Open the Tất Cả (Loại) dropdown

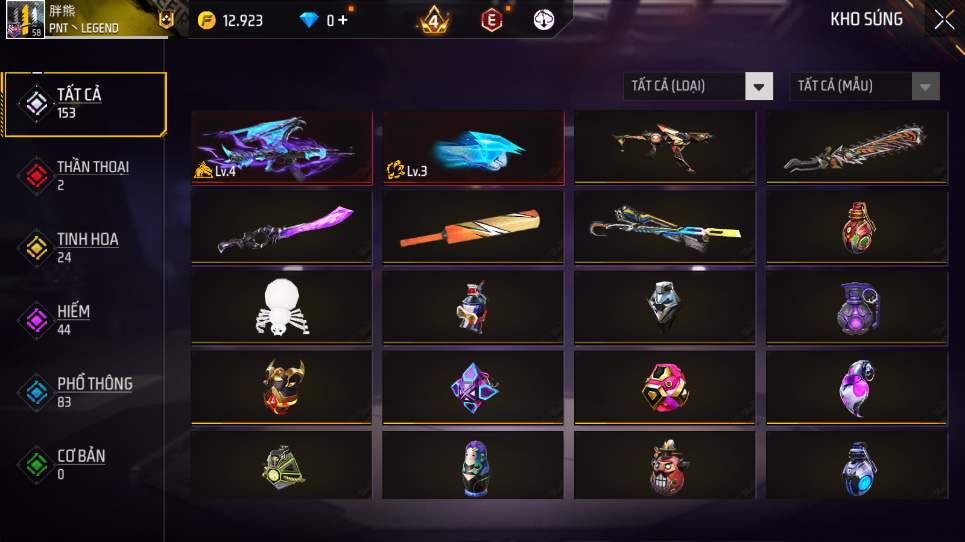point(698,86)
